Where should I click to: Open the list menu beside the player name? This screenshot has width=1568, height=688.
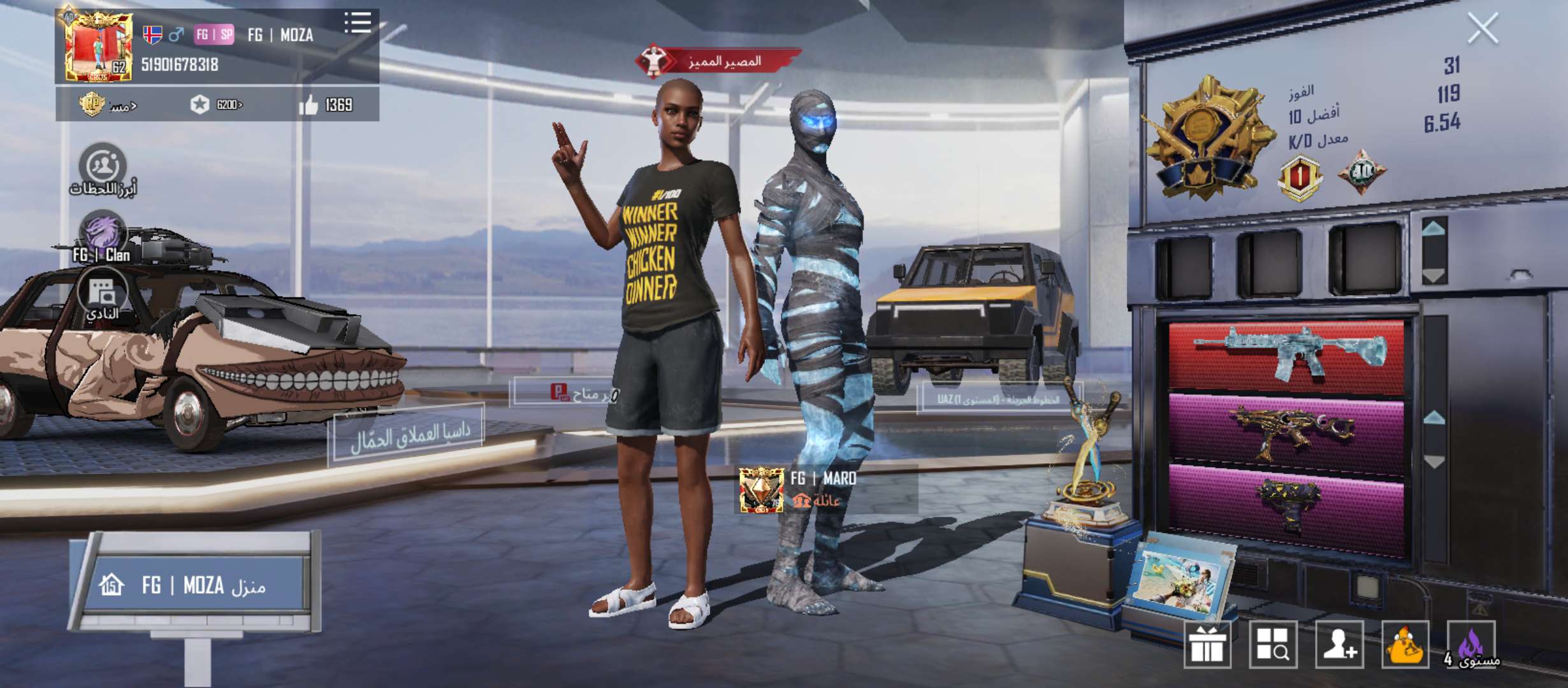click(x=358, y=23)
